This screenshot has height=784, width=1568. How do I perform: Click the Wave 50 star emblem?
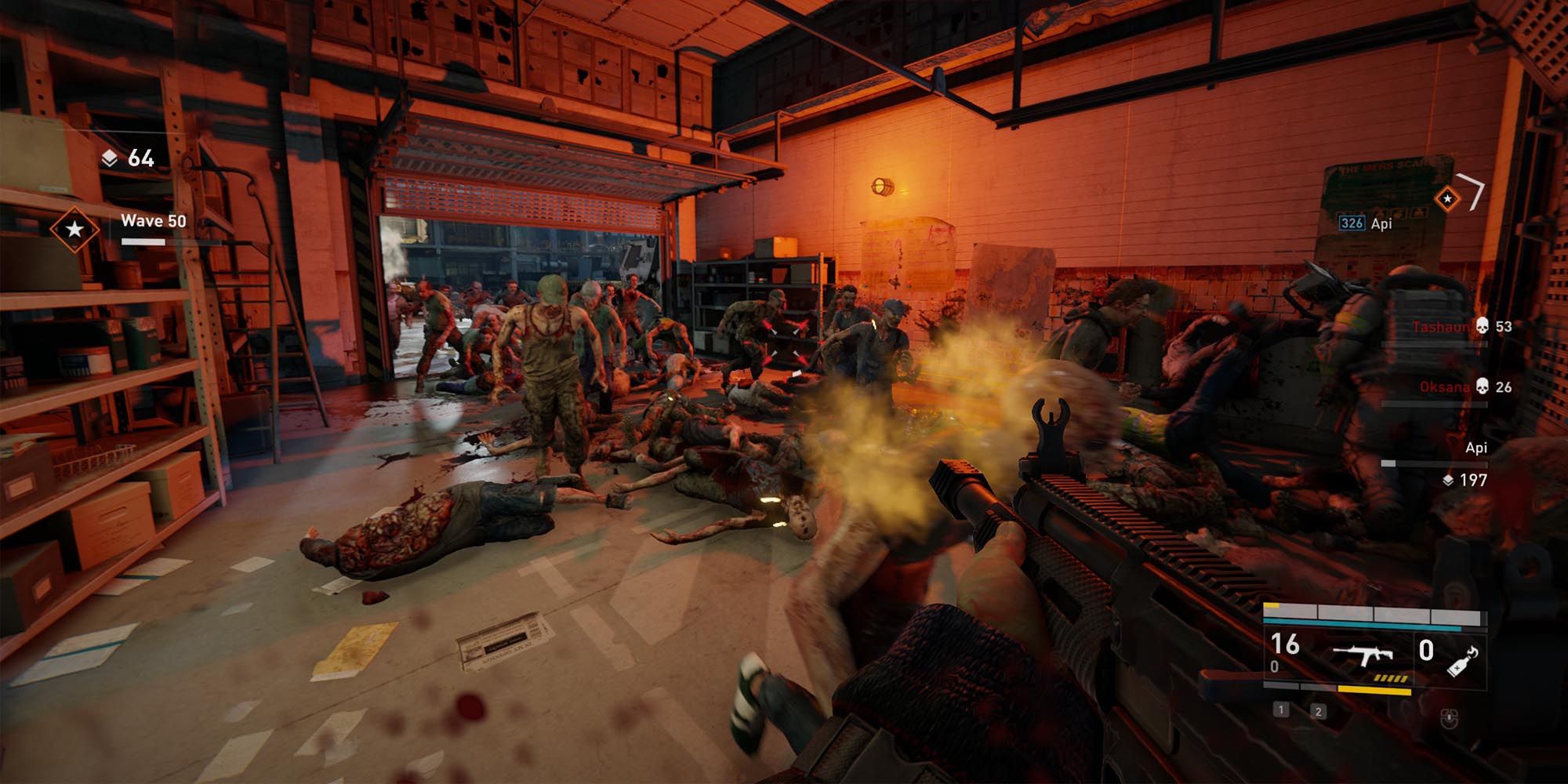coord(74,230)
